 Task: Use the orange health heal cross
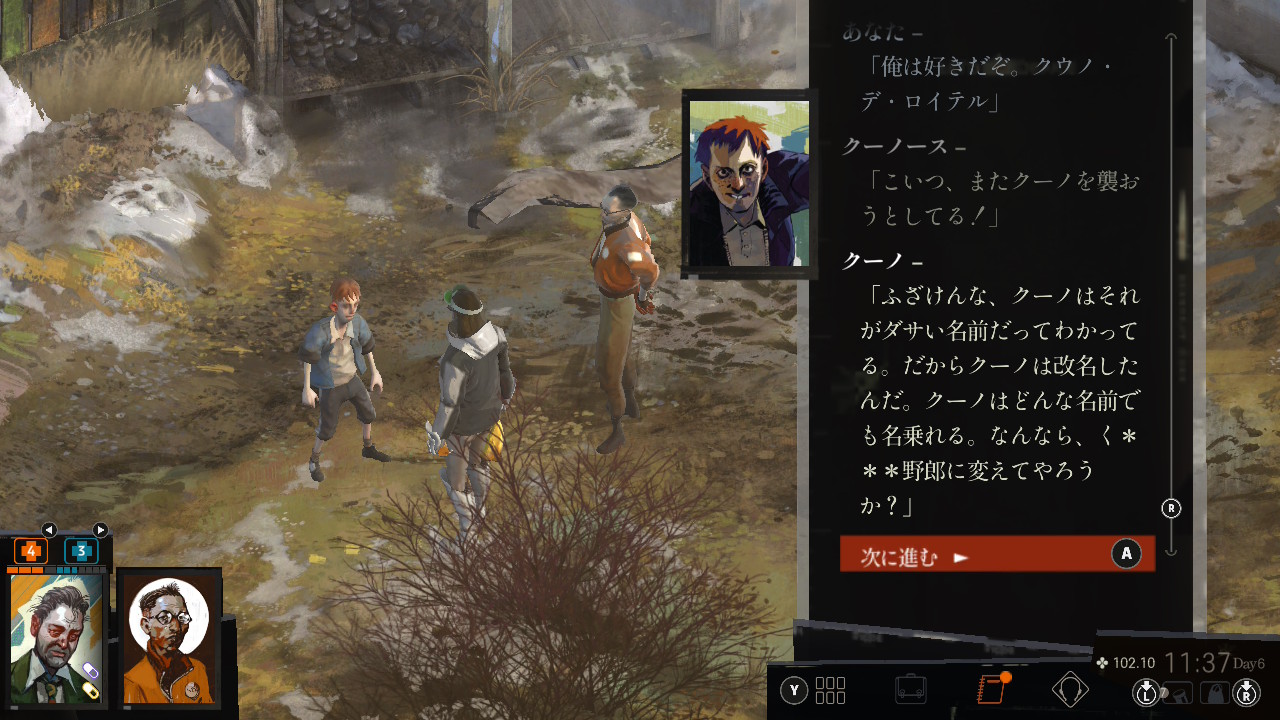[30, 551]
